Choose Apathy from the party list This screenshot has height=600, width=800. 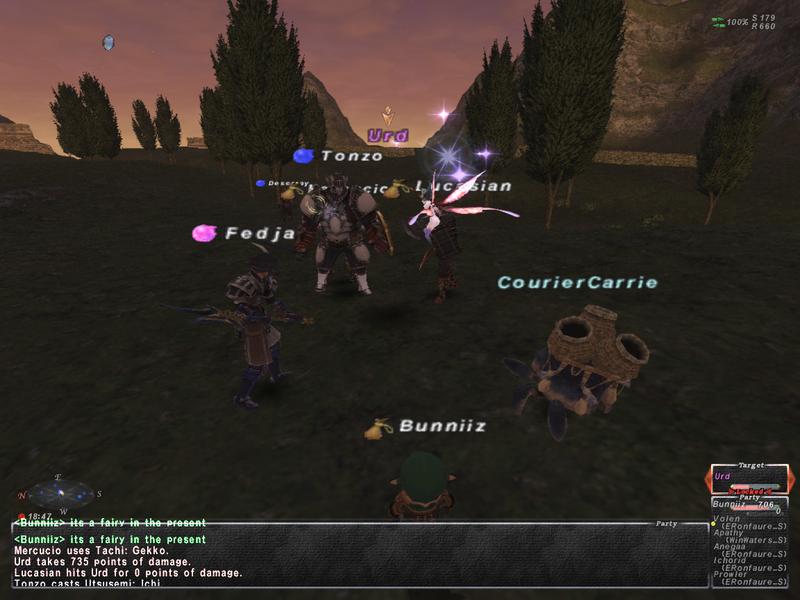pos(730,533)
